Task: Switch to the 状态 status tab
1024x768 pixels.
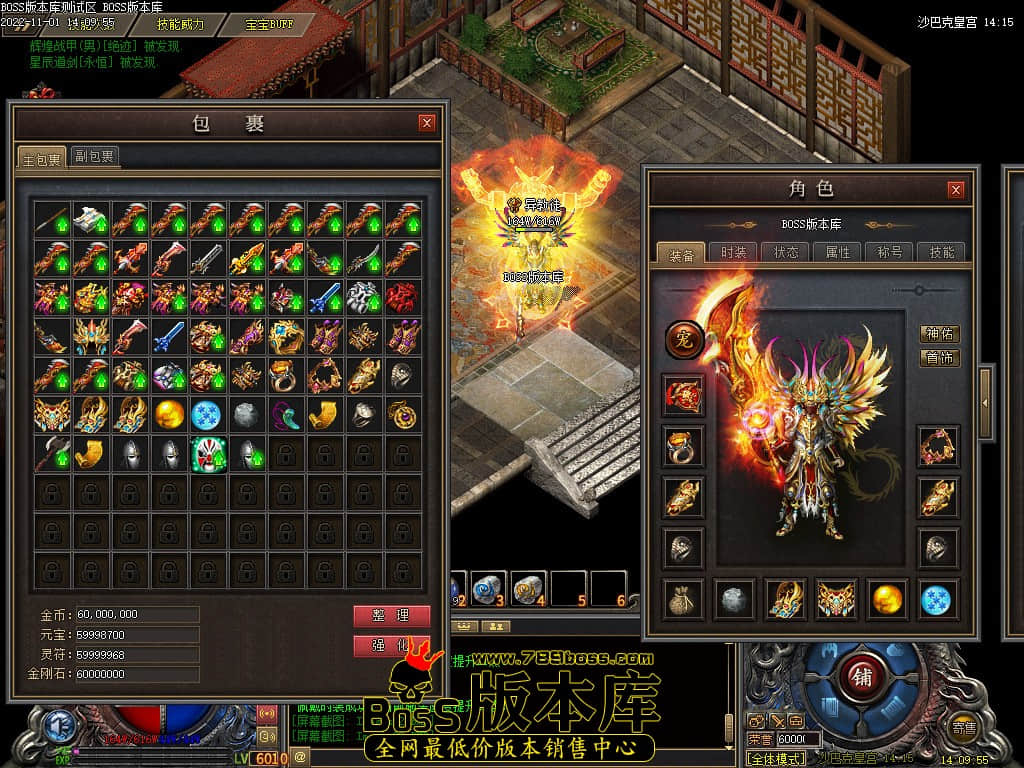Action: [786, 252]
